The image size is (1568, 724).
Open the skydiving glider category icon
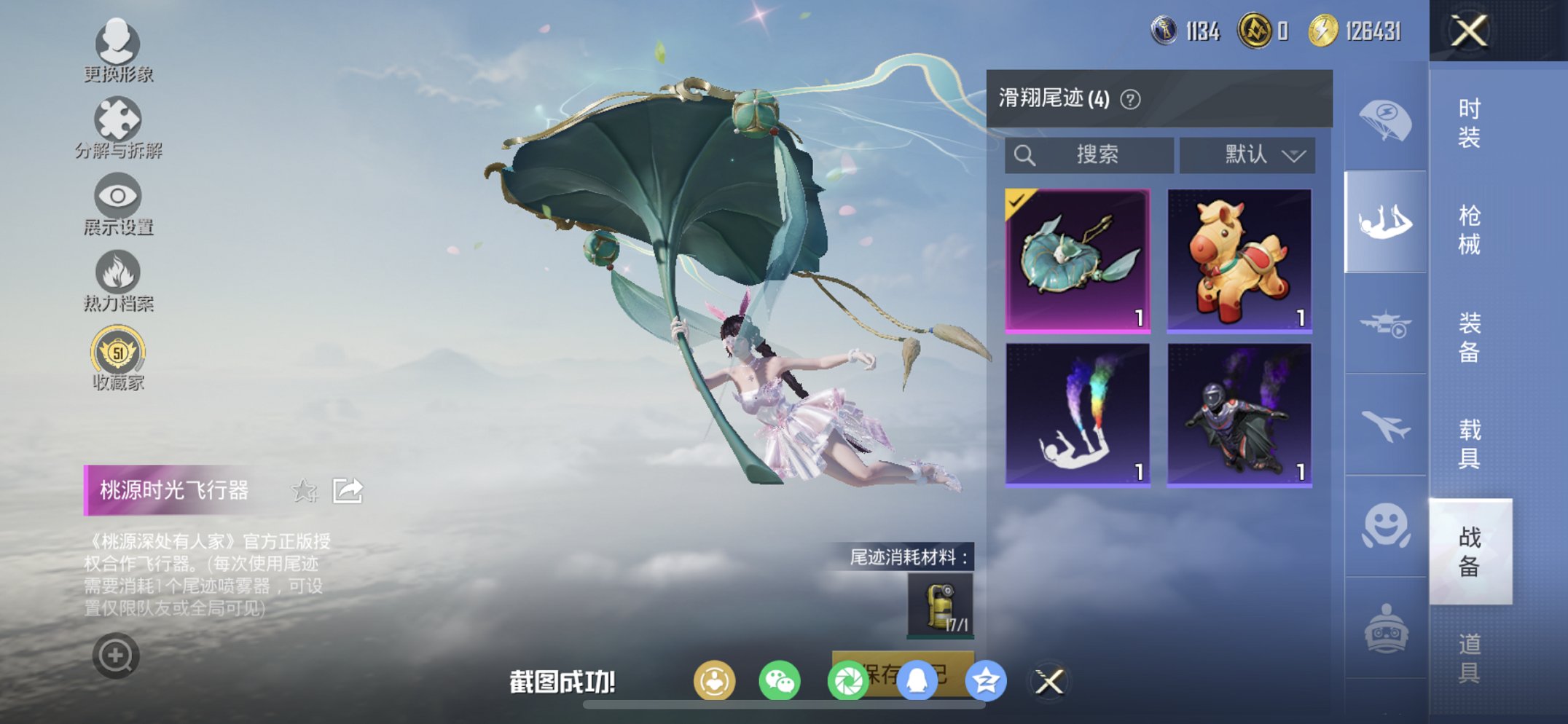(1387, 219)
